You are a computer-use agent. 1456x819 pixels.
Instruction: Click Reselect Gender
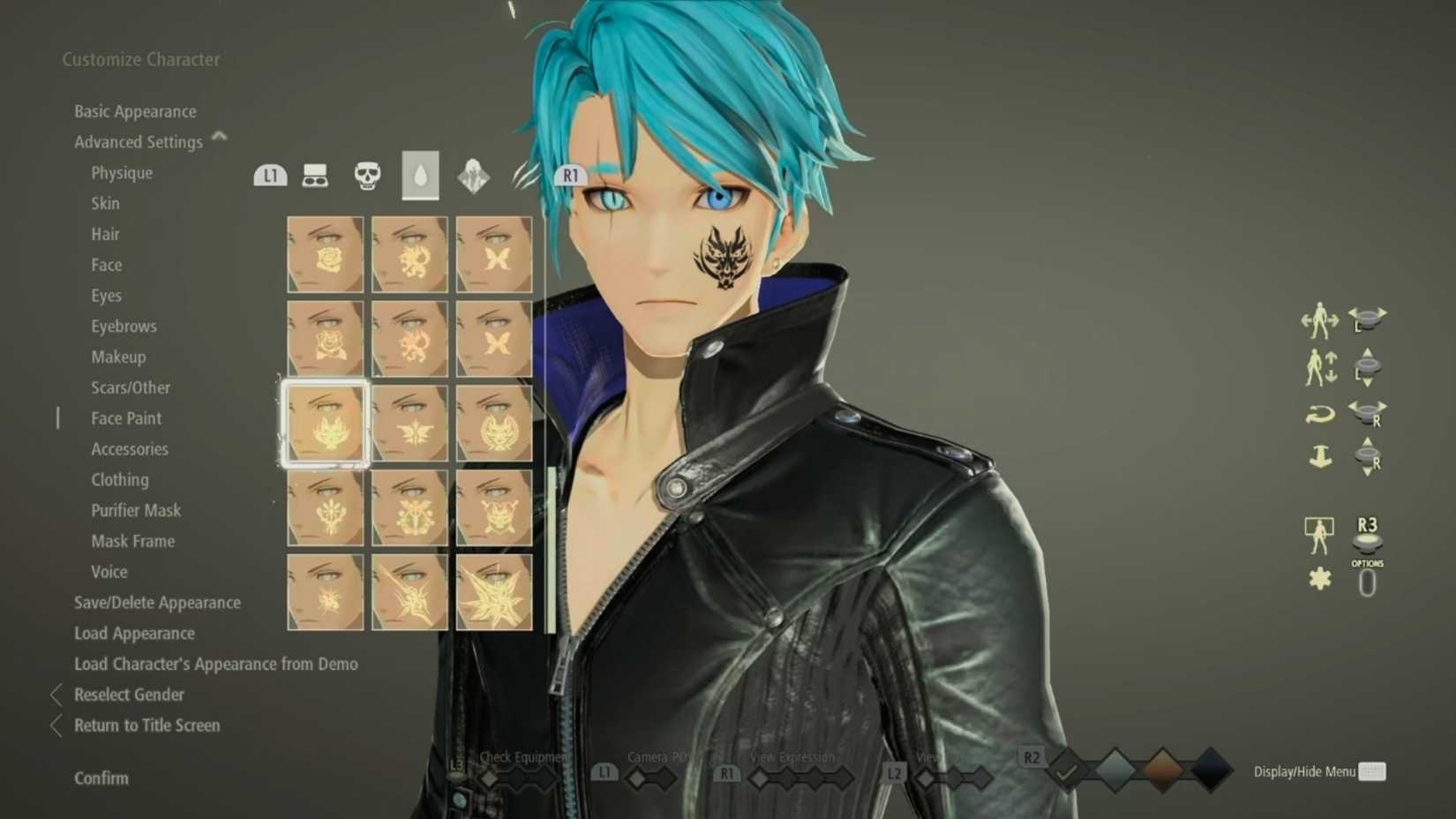pos(129,695)
